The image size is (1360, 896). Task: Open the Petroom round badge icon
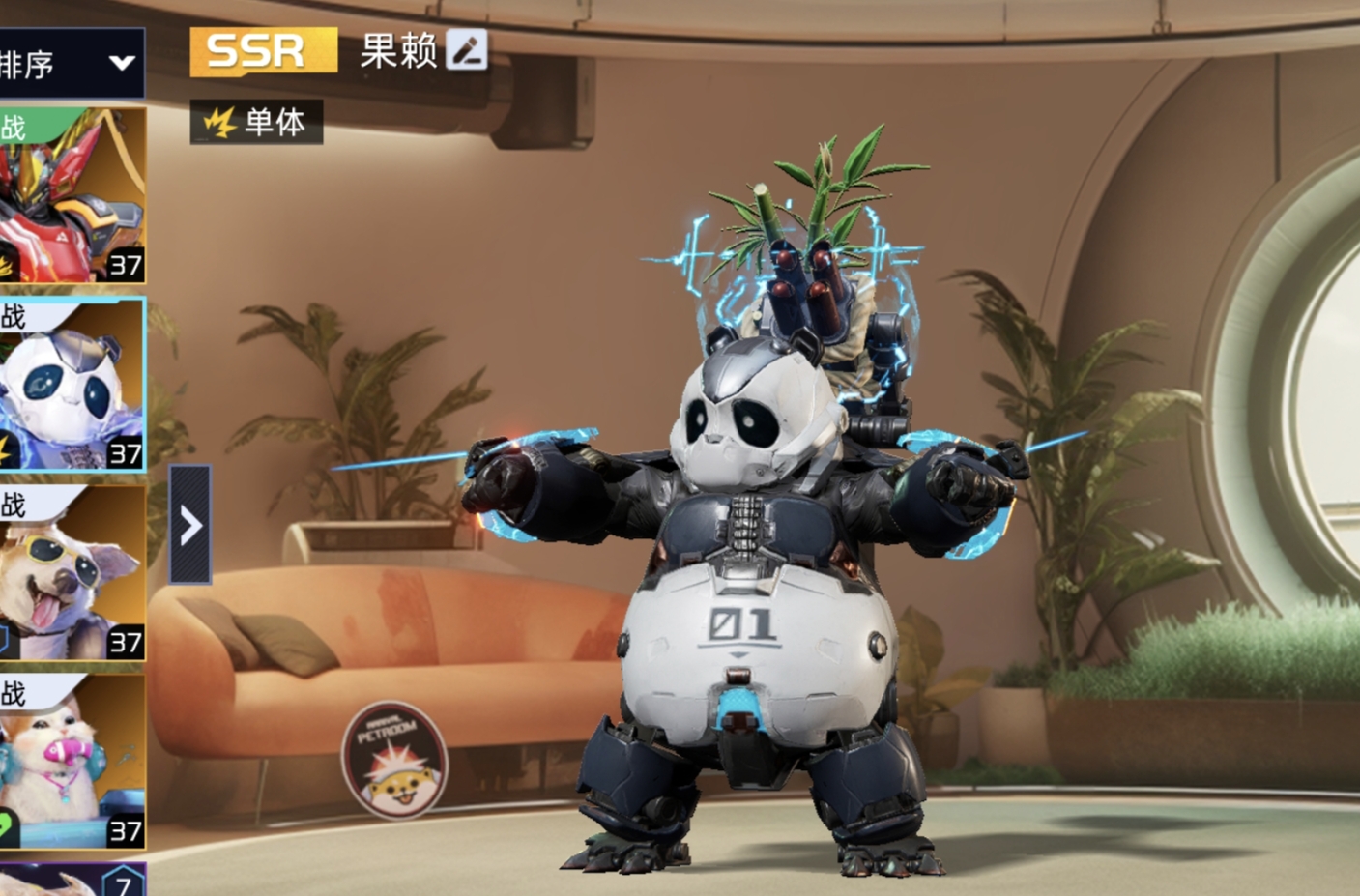pos(394,761)
